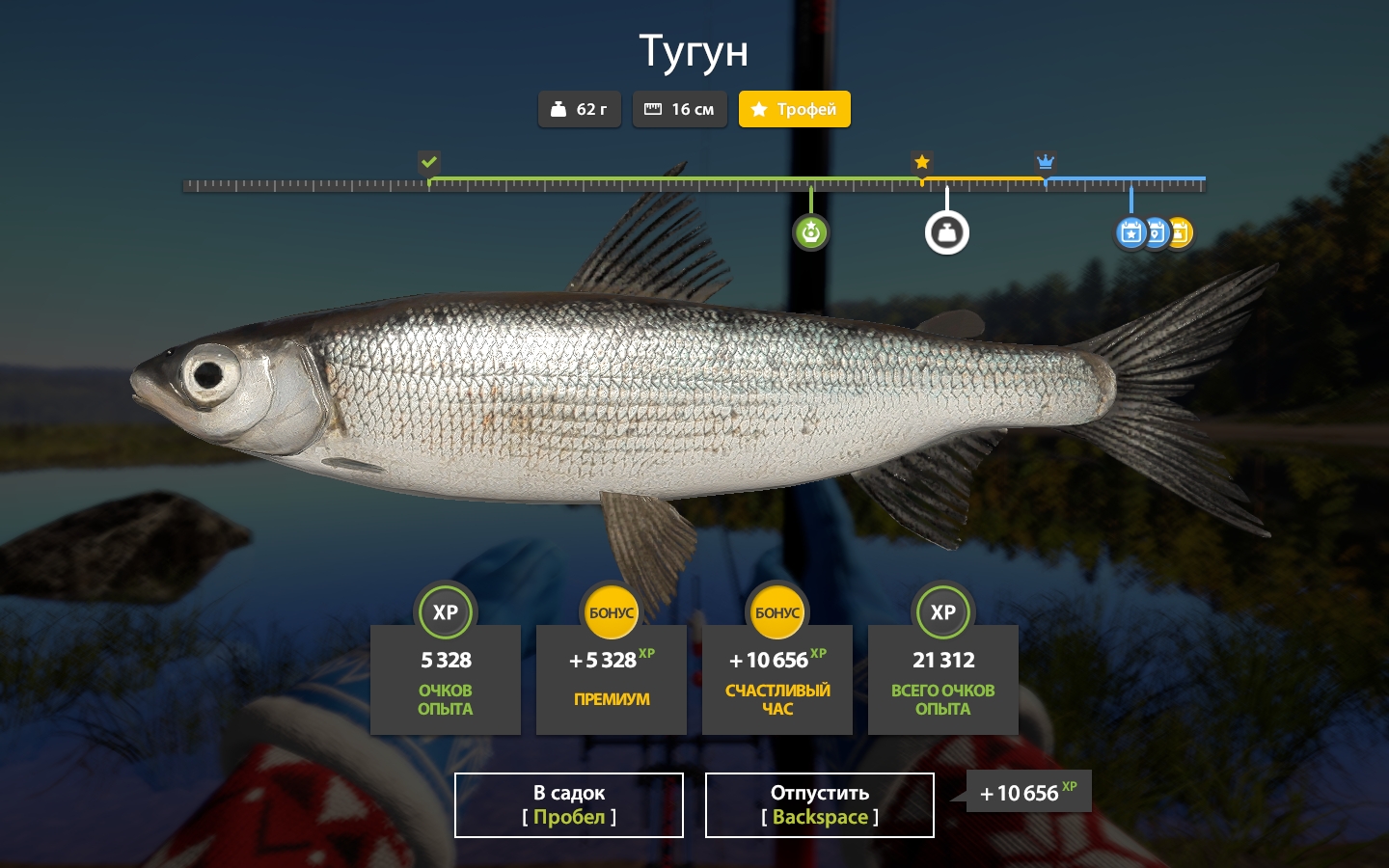This screenshot has width=1389, height=868.
Task: Click the gold star trophy threshold marker
Action: click(x=922, y=162)
